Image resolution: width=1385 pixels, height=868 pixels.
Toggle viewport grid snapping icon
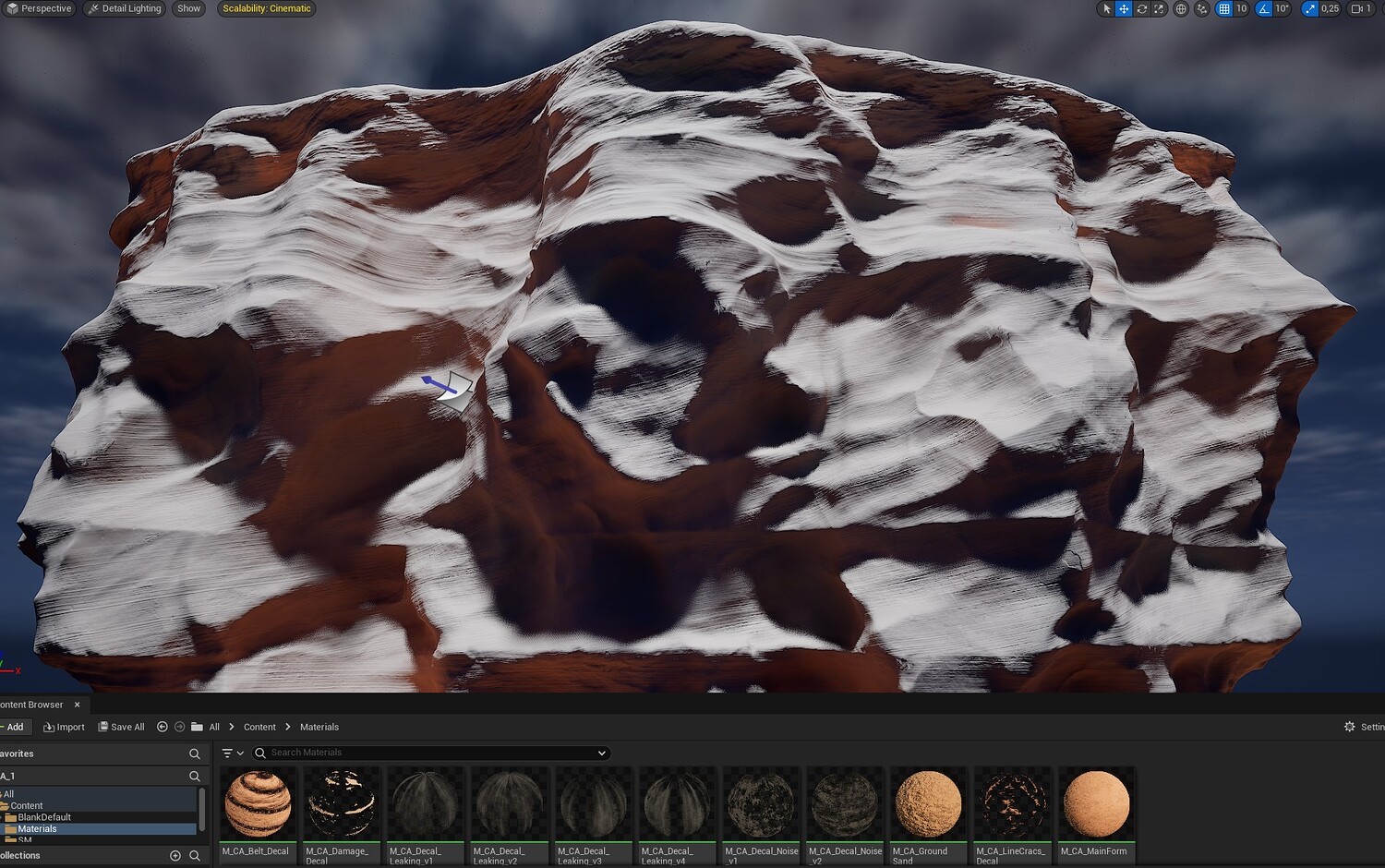pos(1223,8)
